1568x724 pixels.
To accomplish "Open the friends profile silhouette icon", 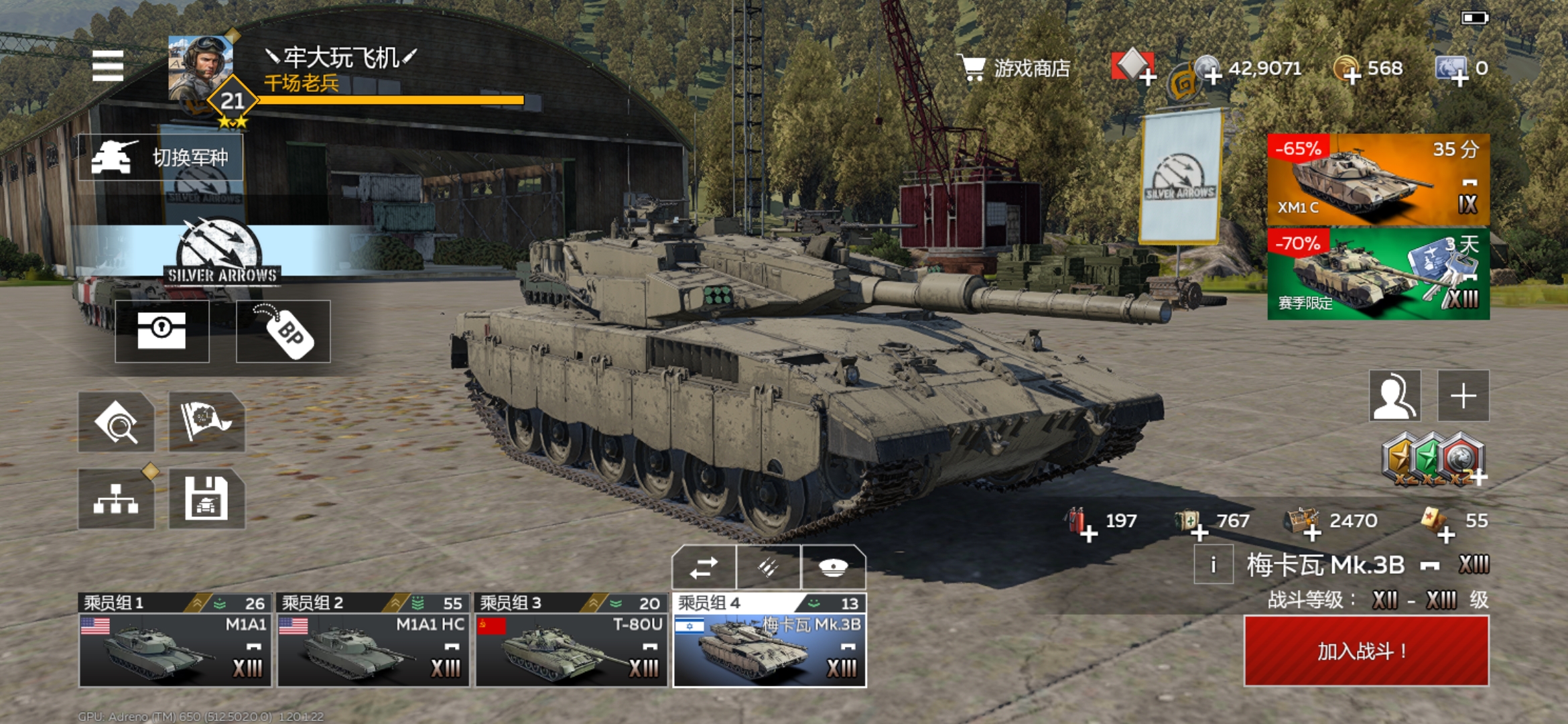I will tap(1394, 396).
